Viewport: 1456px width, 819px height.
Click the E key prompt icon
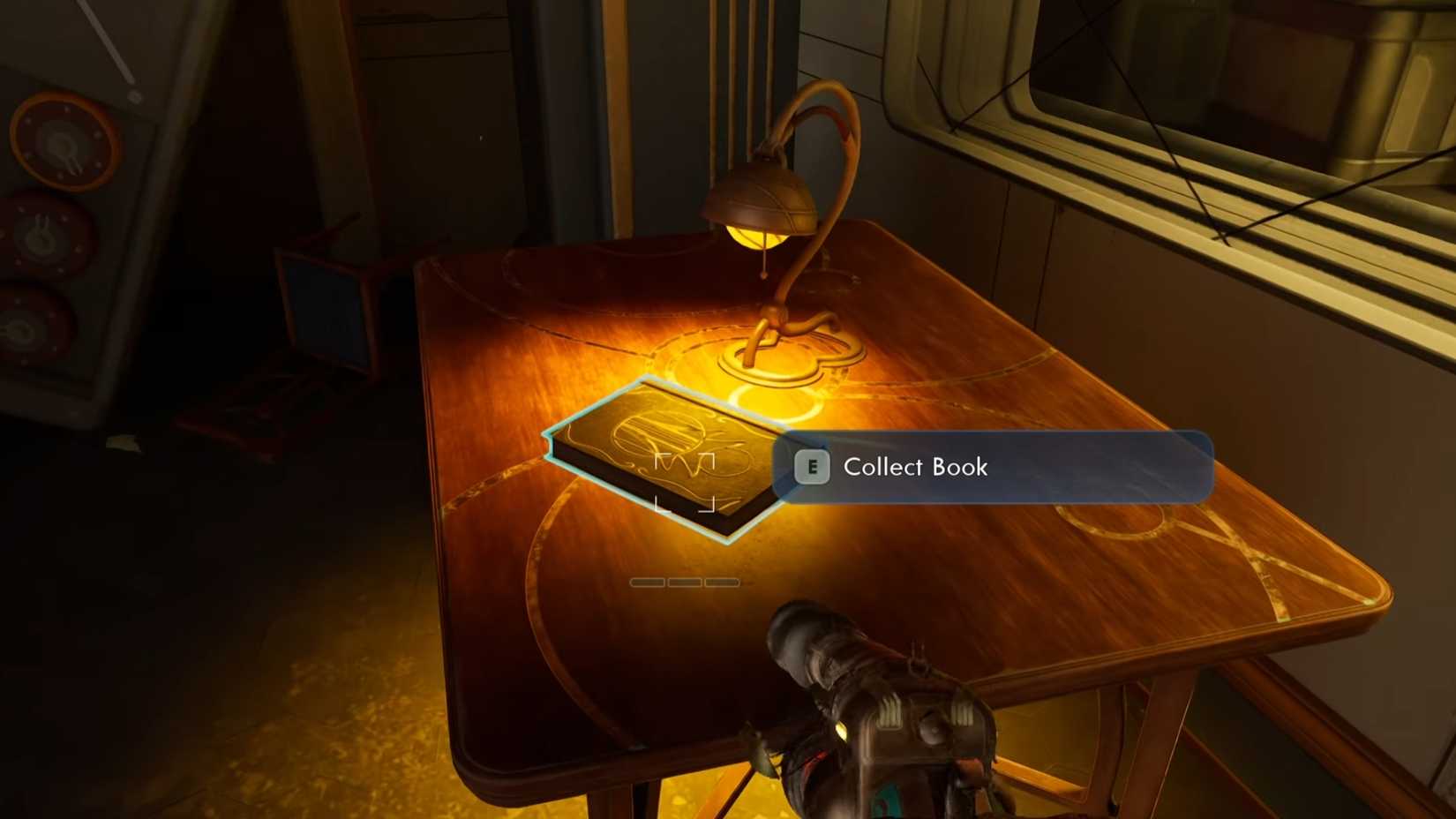(x=811, y=467)
